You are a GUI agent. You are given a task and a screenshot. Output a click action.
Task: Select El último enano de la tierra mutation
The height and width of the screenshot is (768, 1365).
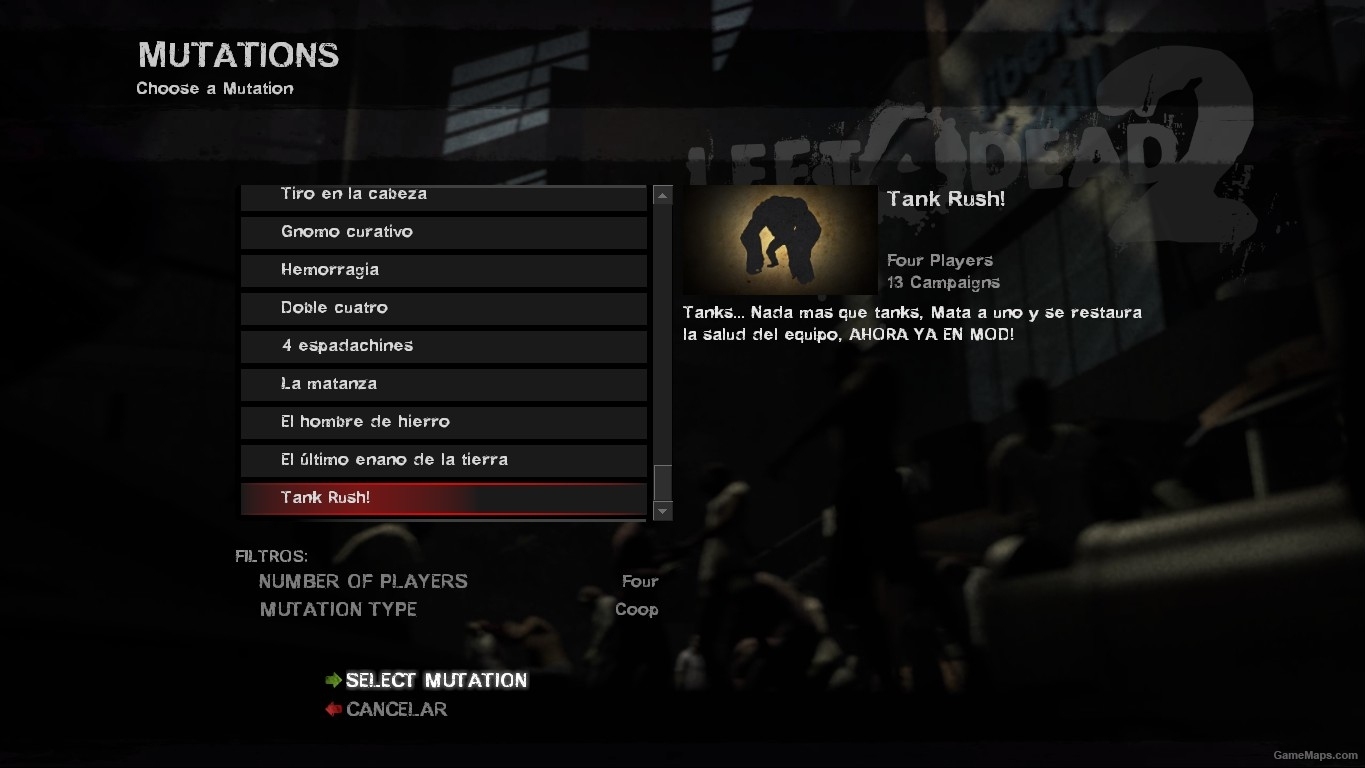point(444,460)
